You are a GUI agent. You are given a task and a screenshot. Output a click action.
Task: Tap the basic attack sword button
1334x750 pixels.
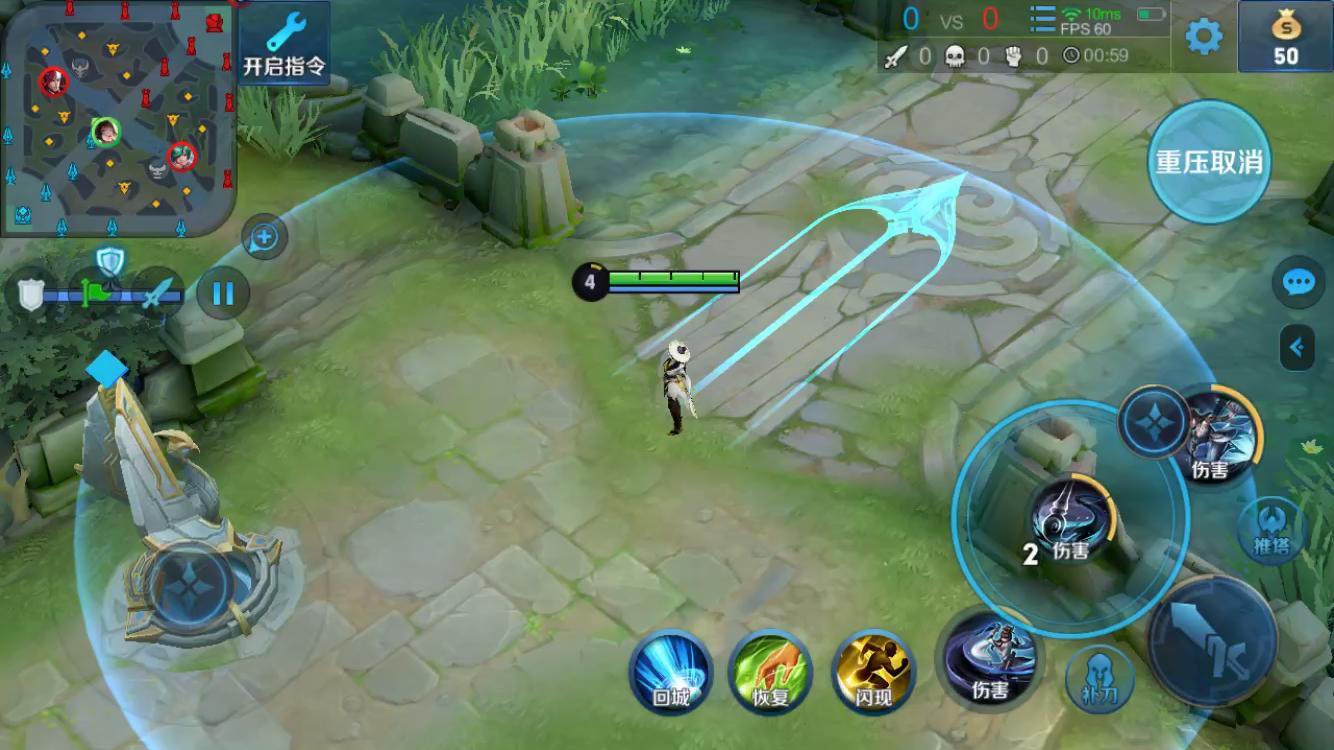click(1212, 637)
